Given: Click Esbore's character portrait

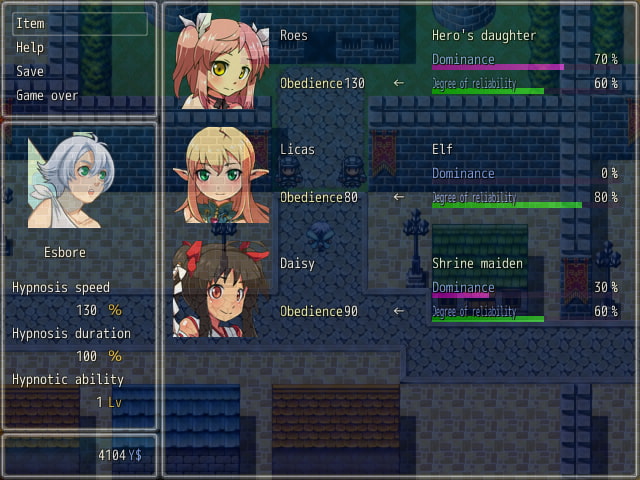Looking at the screenshot, I should pyautogui.click(x=70, y=181).
